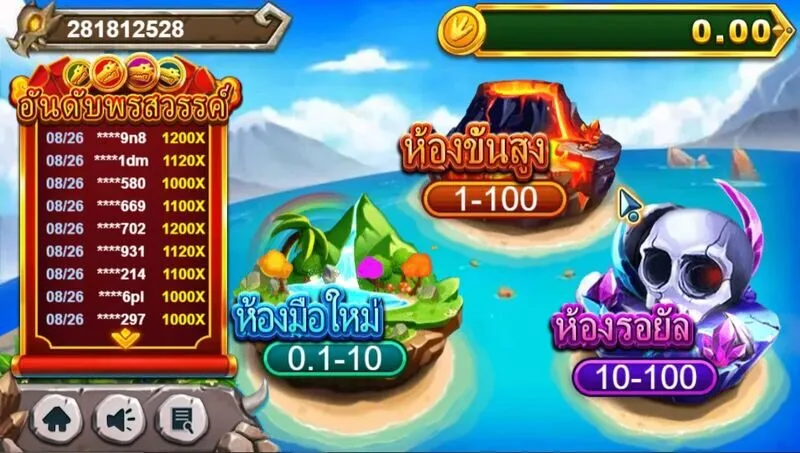Image resolution: width=800 pixels, height=453 pixels.
Task: Click the gold coin balance icon
Action: [x=462, y=31]
